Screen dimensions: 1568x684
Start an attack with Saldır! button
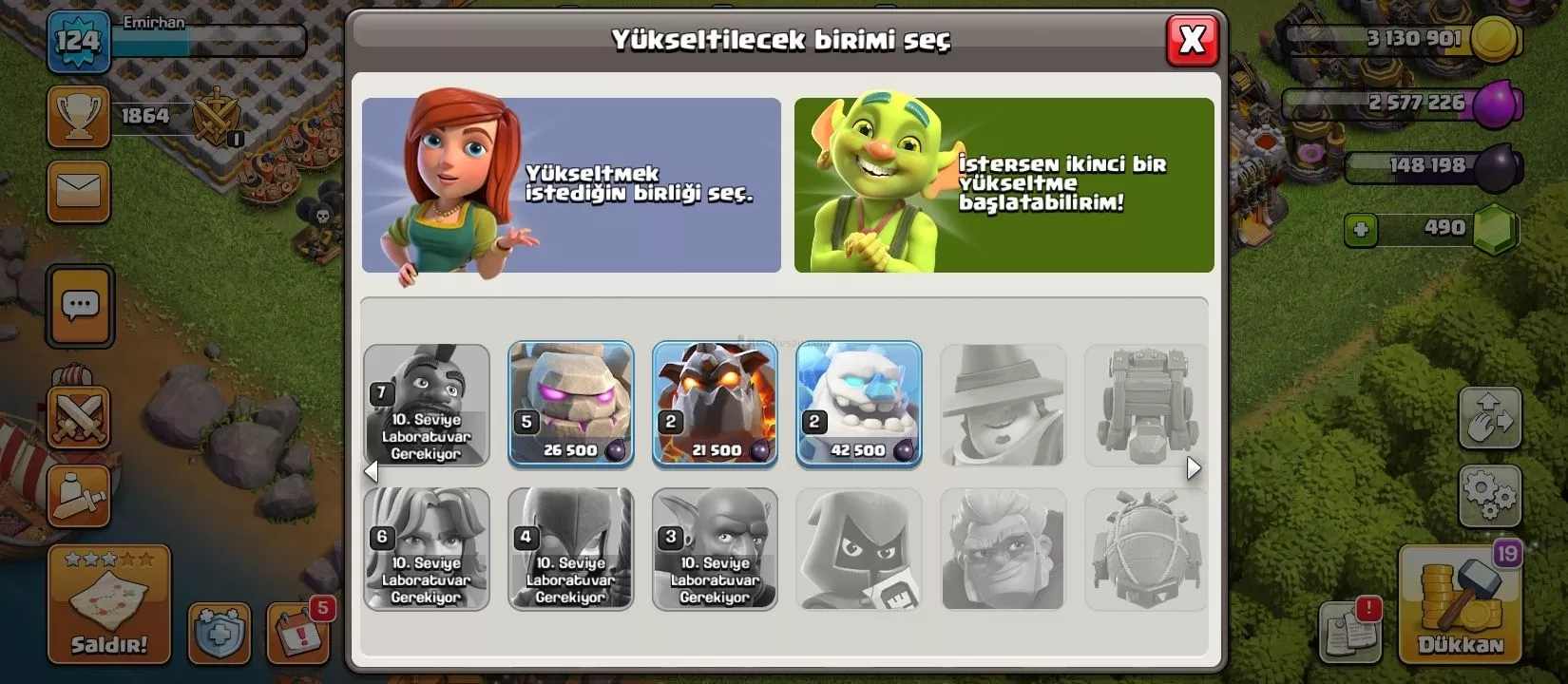click(109, 605)
